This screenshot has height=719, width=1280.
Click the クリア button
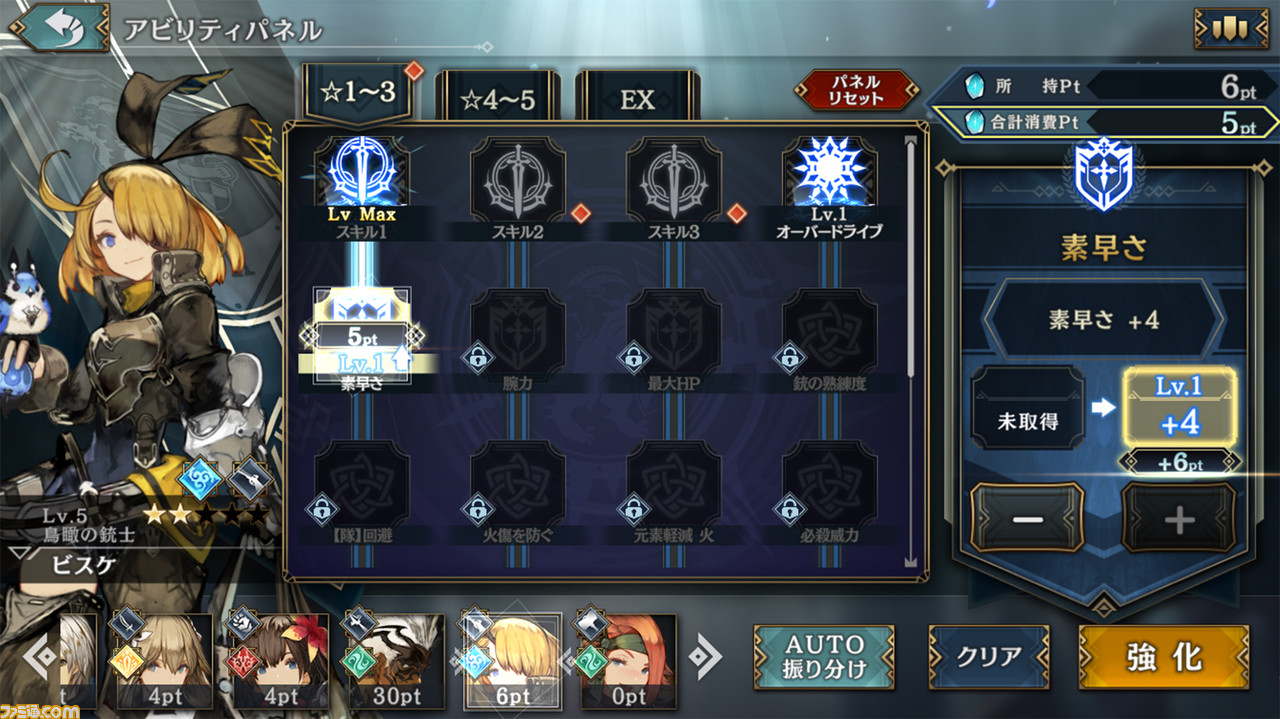coord(988,657)
